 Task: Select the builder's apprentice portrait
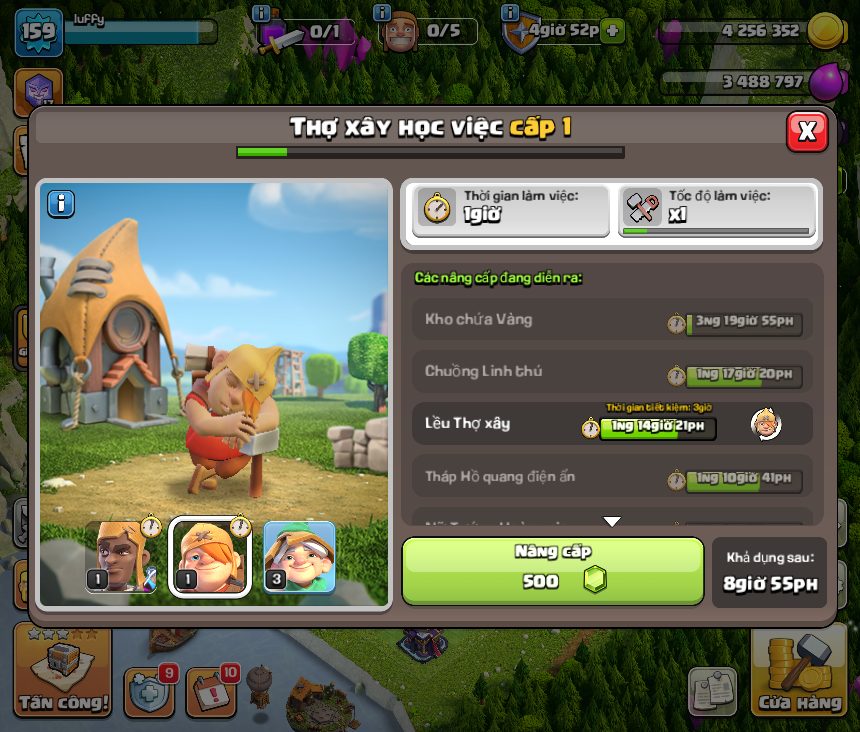pos(210,558)
